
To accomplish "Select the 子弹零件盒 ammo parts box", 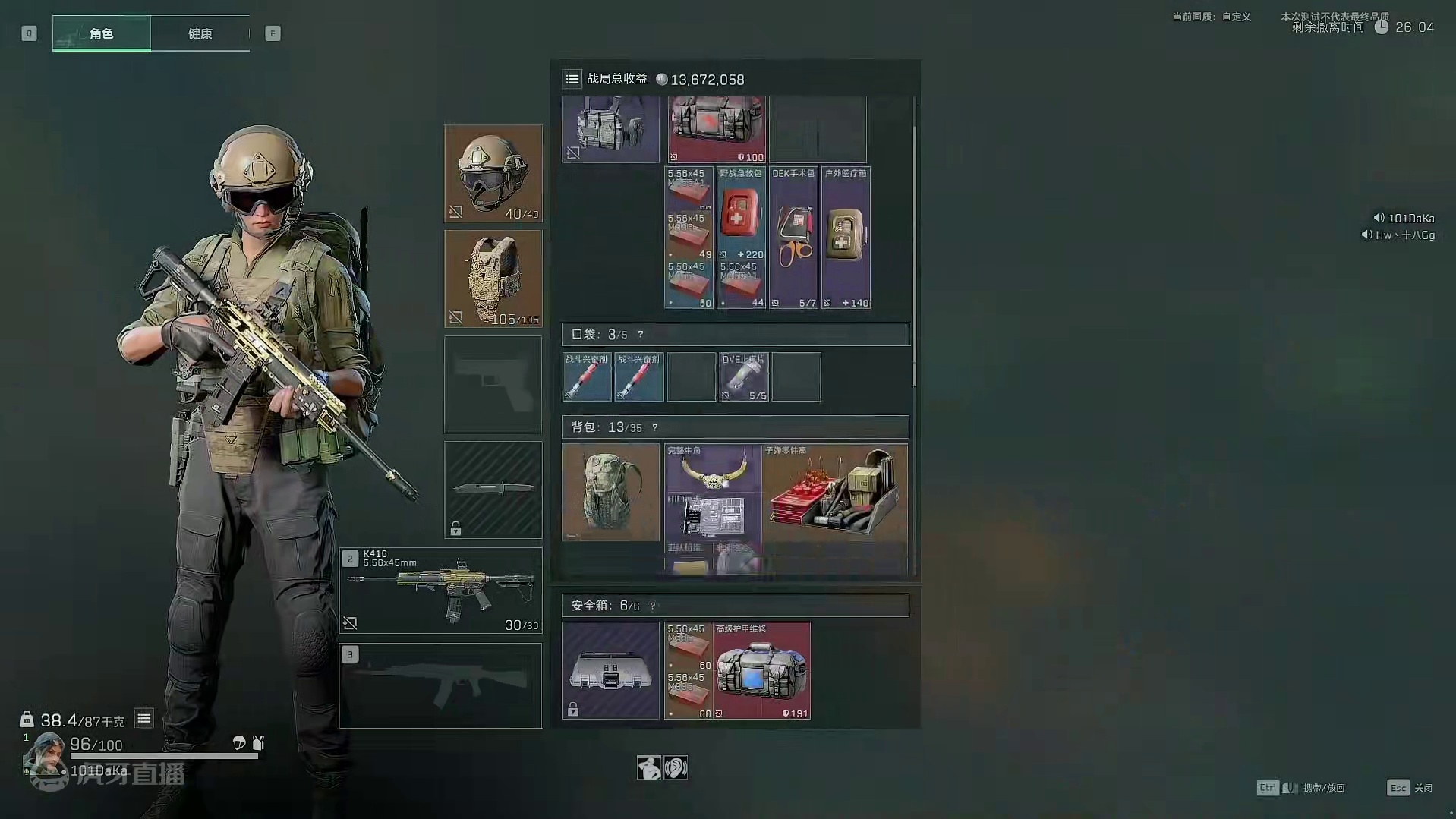I will [834, 492].
